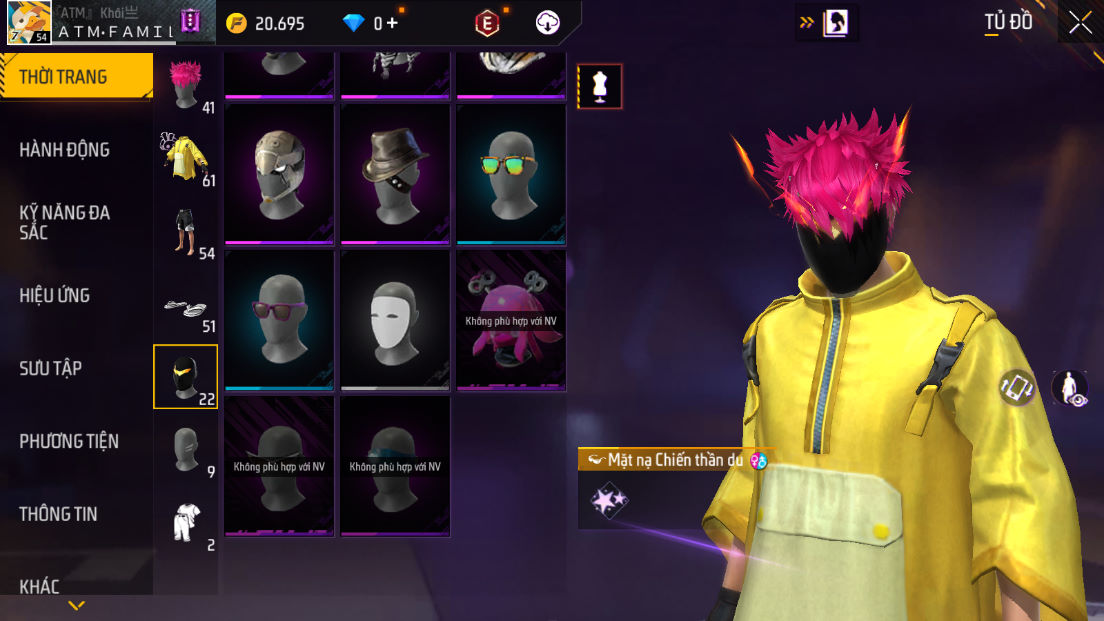This screenshot has height=621, width=1104.
Task: Click the gold coin balance icon
Action: click(x=237, y=23)
